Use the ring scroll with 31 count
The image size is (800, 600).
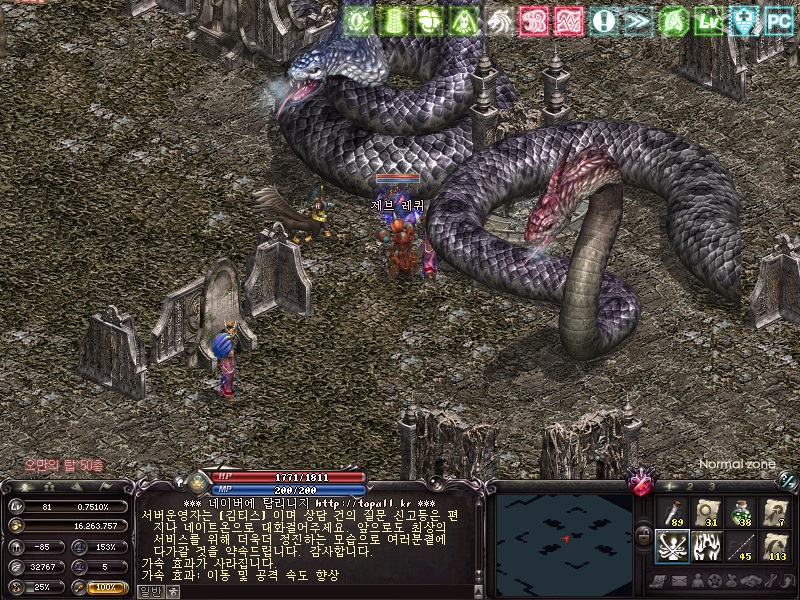pyautogui.click(x=707, y=512)
